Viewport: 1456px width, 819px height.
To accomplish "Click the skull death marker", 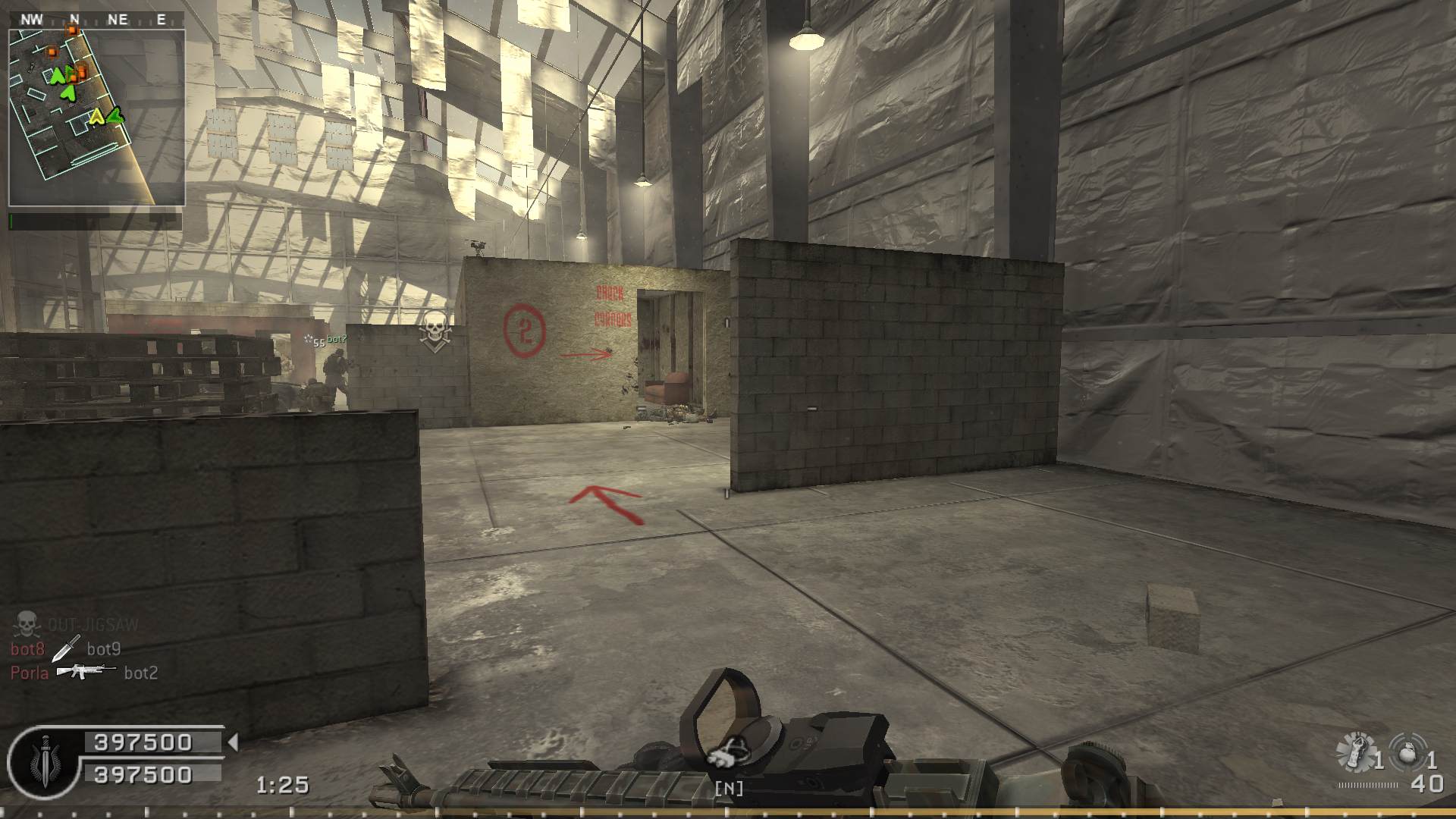I will click(x=435, y=331).
